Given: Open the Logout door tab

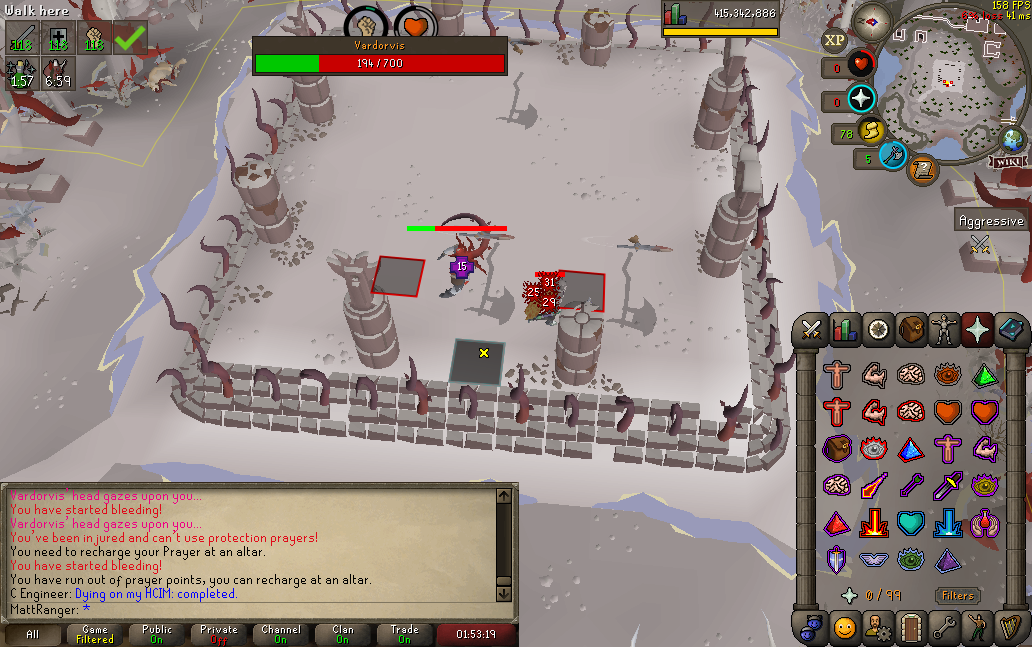Looking at the screenshot, I should pyautogui.click(x=911, y=628).
